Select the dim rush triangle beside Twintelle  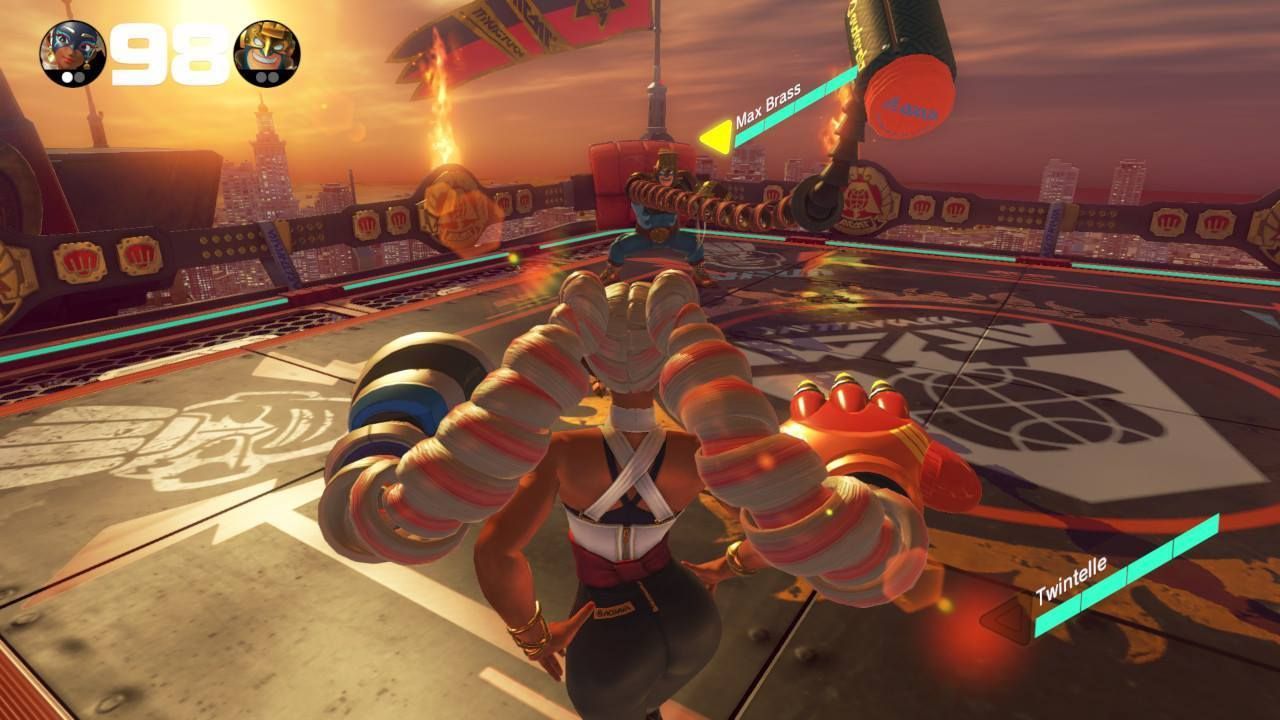click(x=1008, y=621)
